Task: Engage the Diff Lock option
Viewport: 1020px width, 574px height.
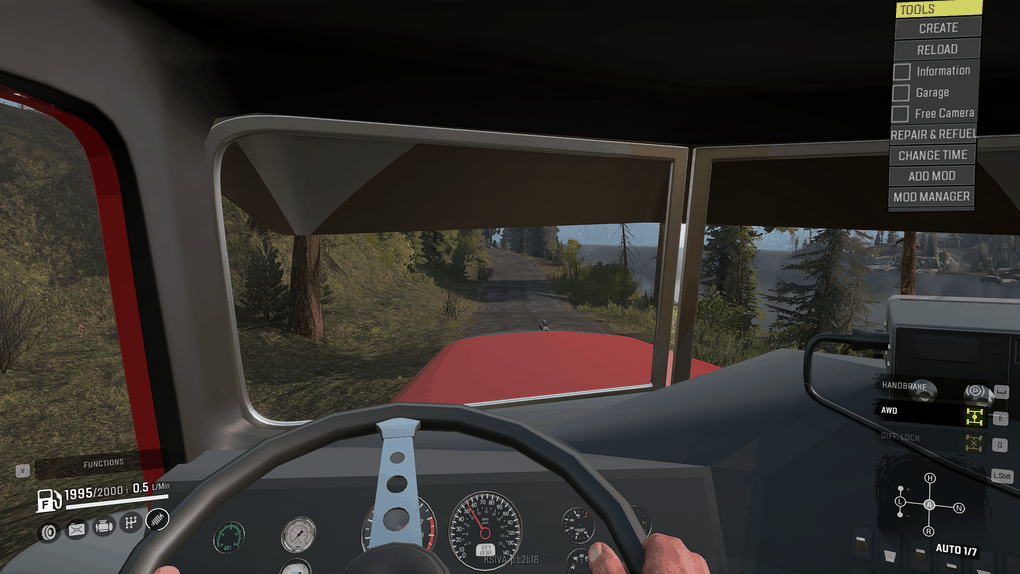Action: click(x=972, y=442)
